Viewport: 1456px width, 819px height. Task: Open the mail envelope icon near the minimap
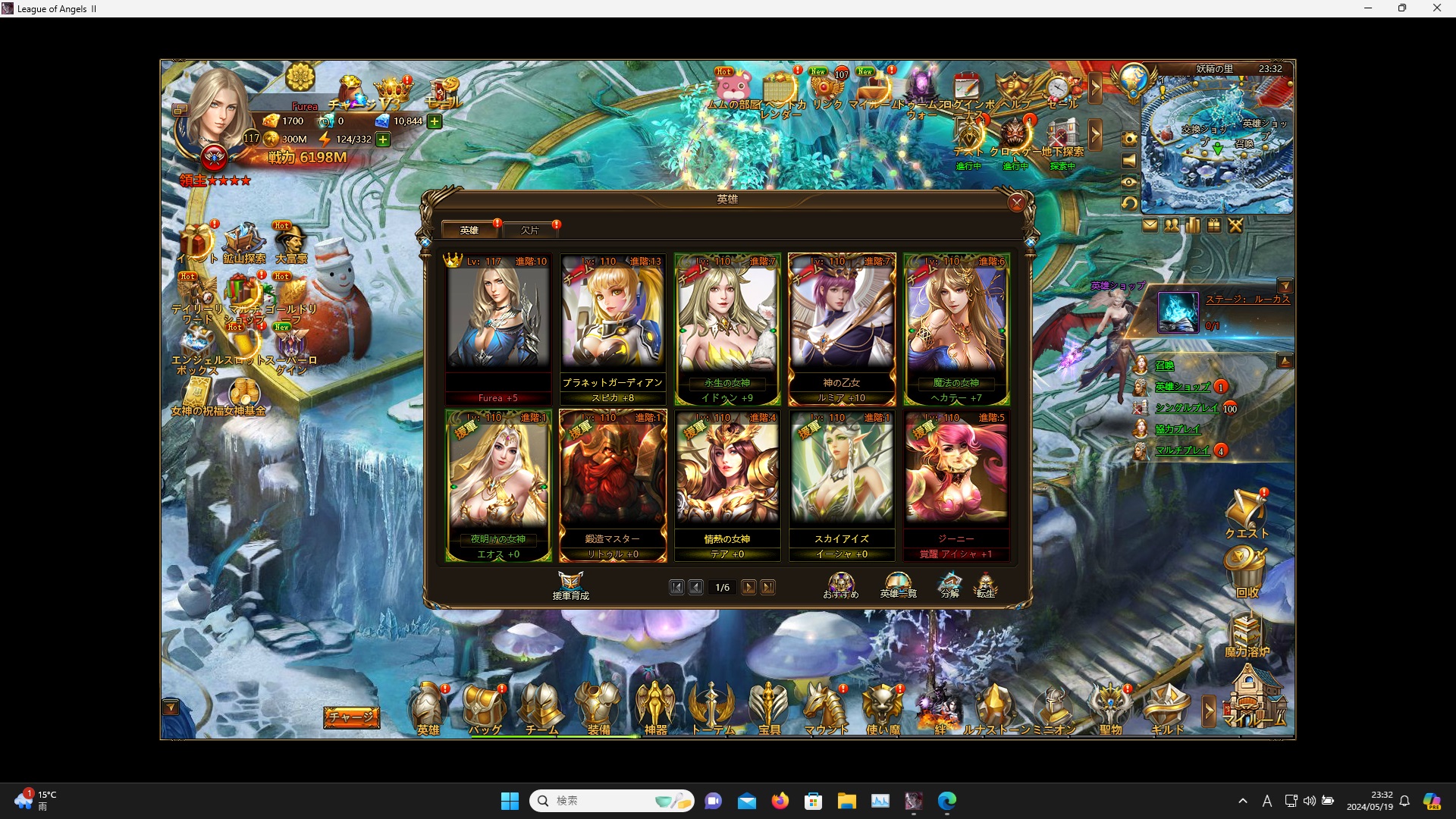[1151, 225]
